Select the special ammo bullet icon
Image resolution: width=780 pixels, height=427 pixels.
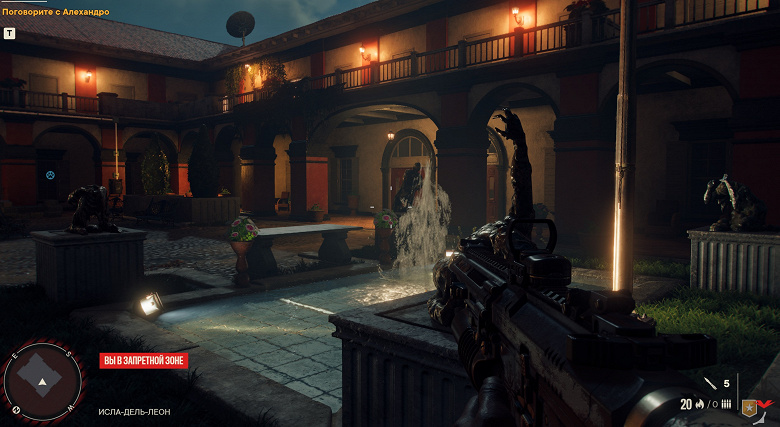pyautogui.click(x=710, y=383)
